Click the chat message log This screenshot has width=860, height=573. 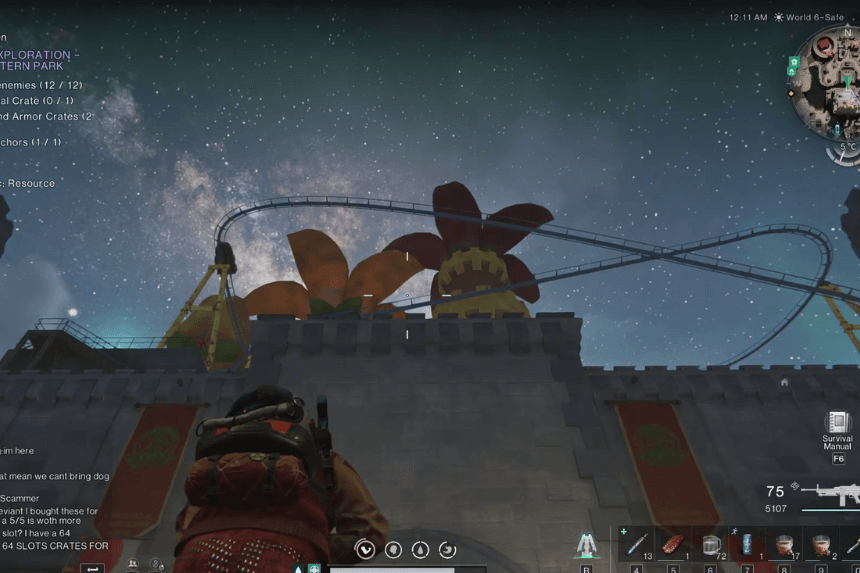click(x=50, y=498)
